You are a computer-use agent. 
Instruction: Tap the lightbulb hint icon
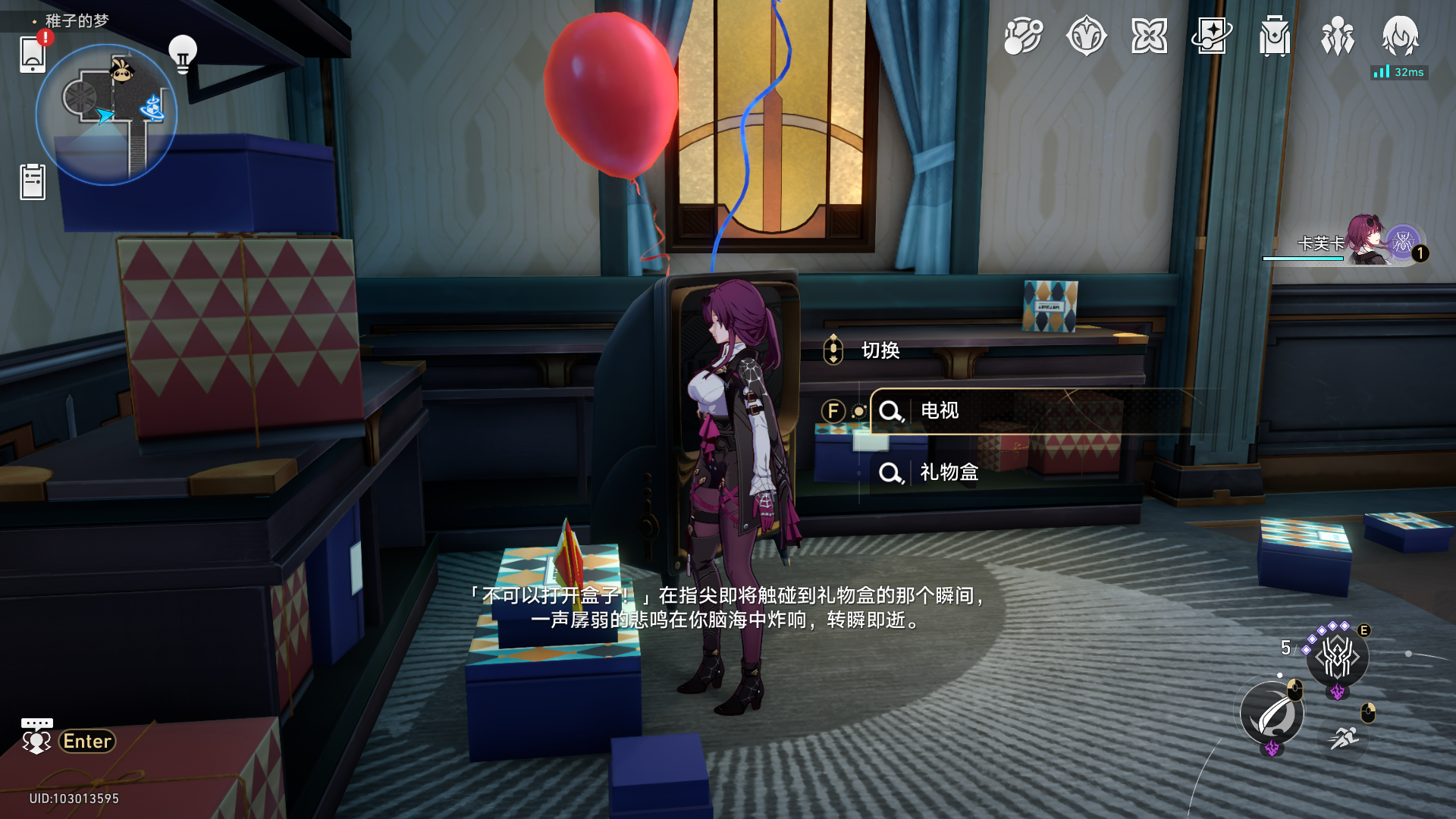(182, 53)
